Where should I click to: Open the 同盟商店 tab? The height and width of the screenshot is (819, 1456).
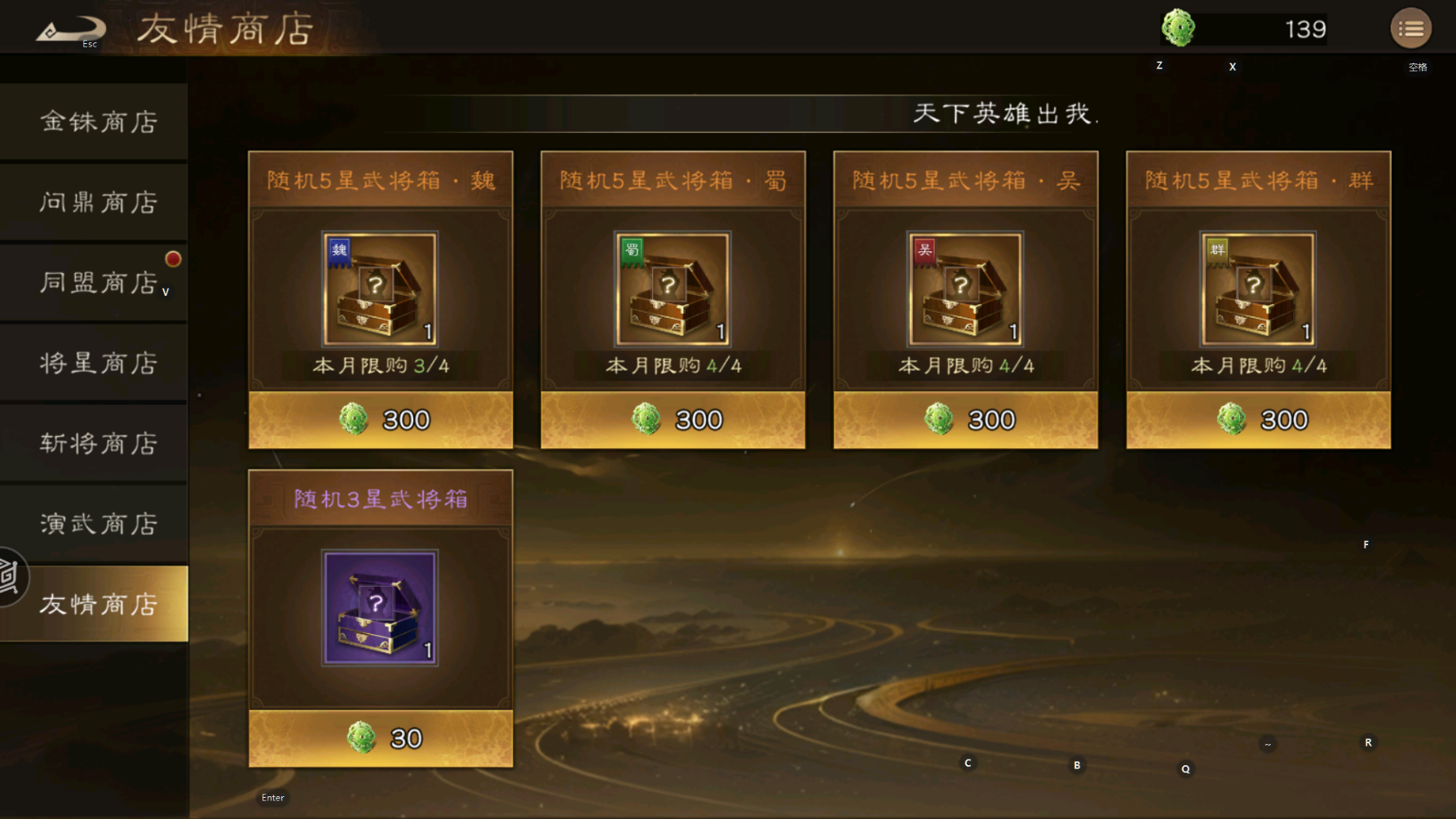(98, 283)
